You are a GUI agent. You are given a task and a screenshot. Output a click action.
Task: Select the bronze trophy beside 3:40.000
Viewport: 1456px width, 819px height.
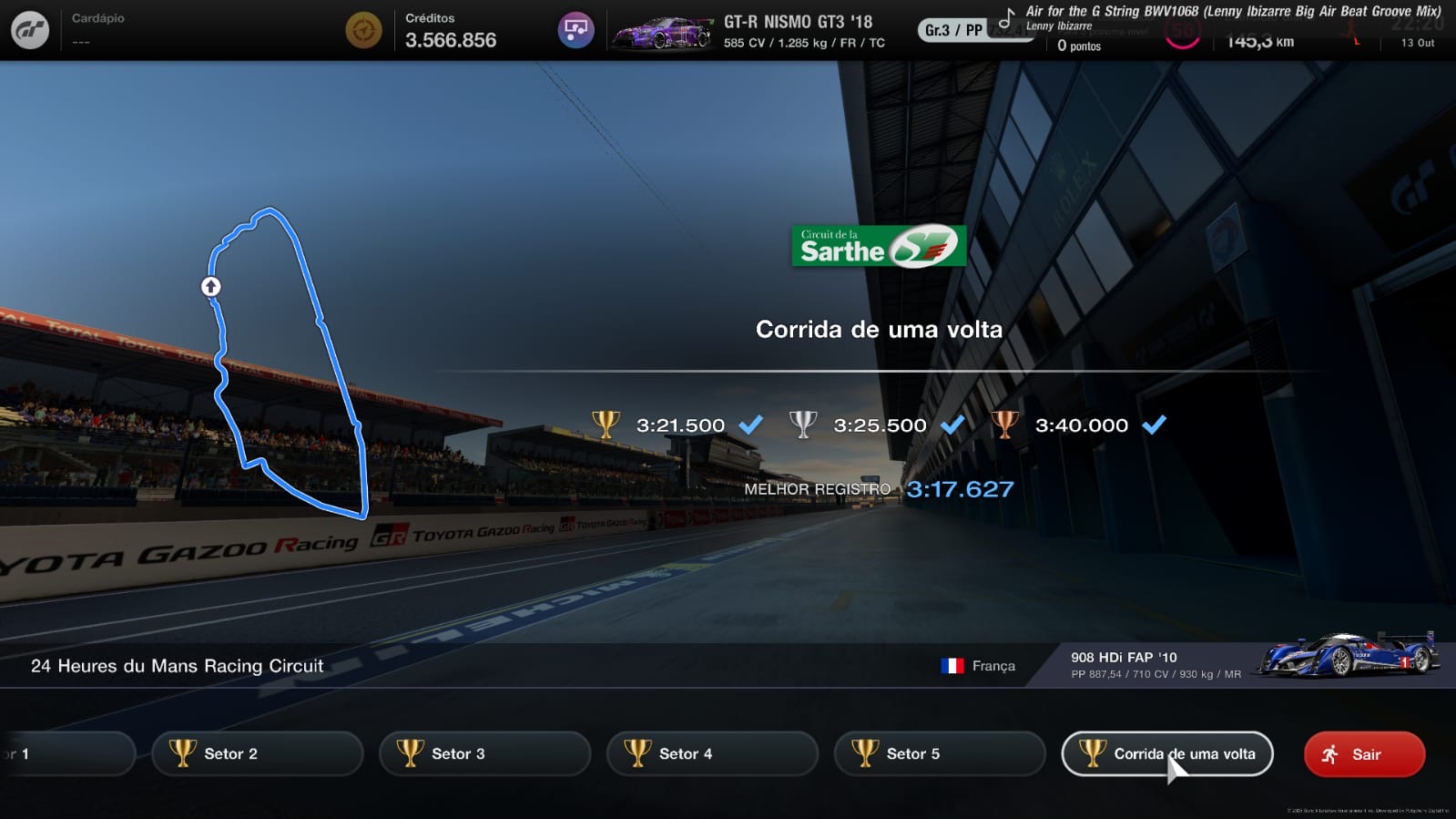coord(1007,424)
